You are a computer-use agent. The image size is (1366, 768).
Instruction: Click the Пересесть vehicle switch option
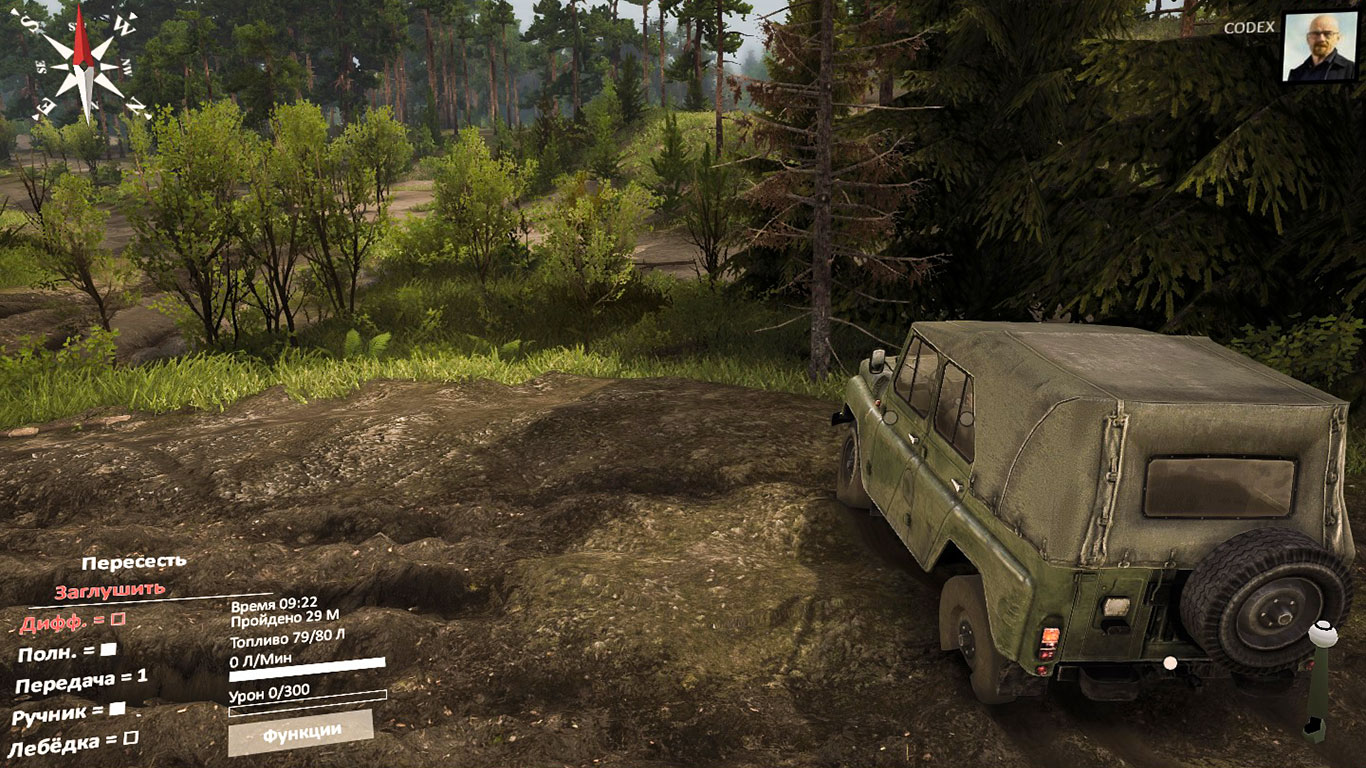pyautogui.click(x=134, y=563)
